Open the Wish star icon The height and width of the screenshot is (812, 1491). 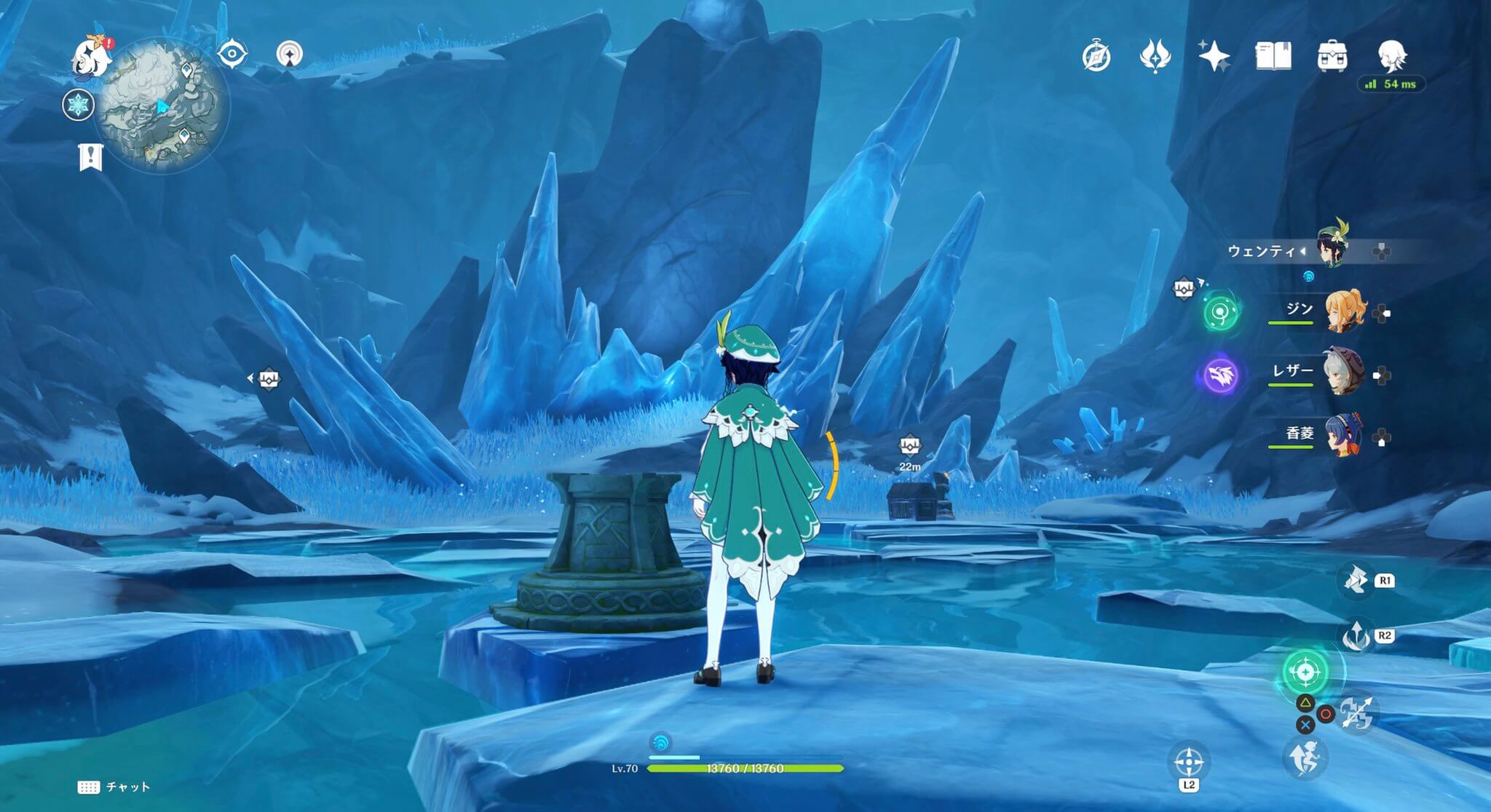(1214, 56)
